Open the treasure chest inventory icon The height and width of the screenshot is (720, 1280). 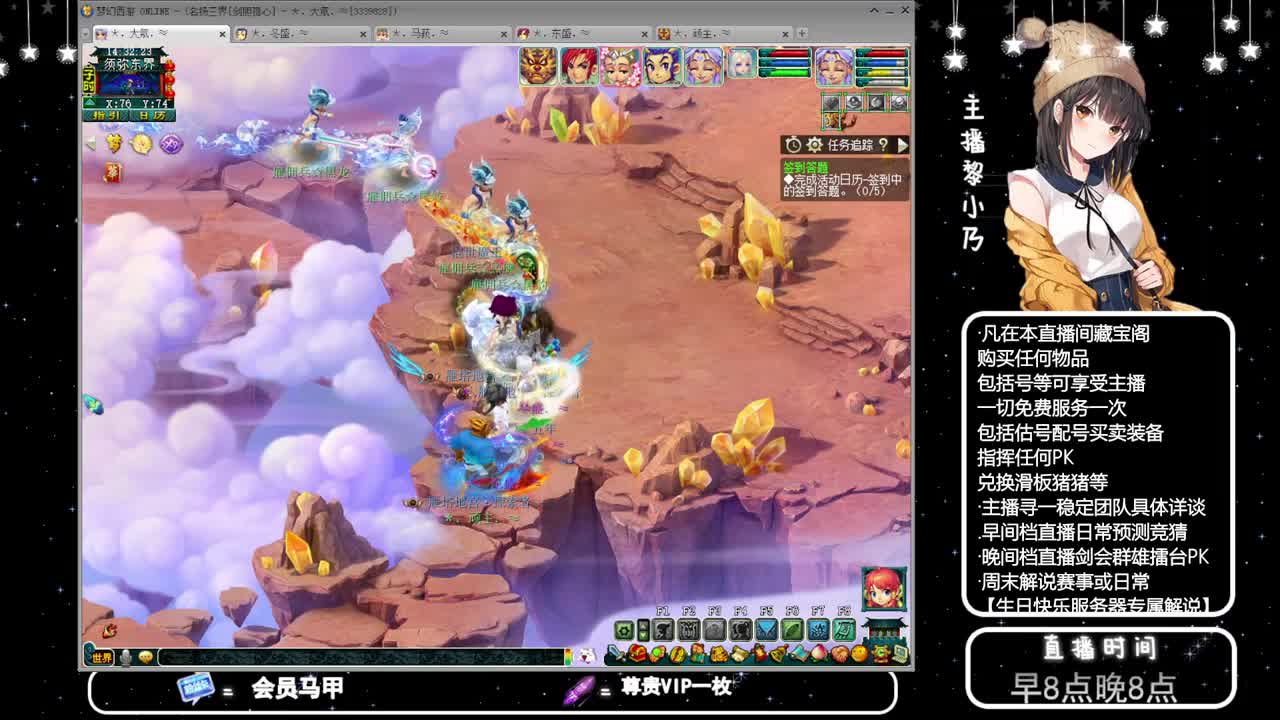(x=635, y=654)
